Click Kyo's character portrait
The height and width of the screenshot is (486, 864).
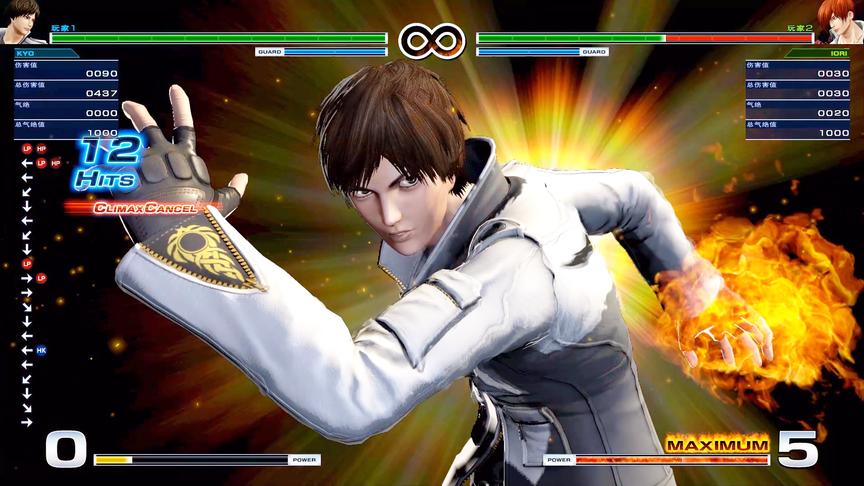[x=20, y=21]
